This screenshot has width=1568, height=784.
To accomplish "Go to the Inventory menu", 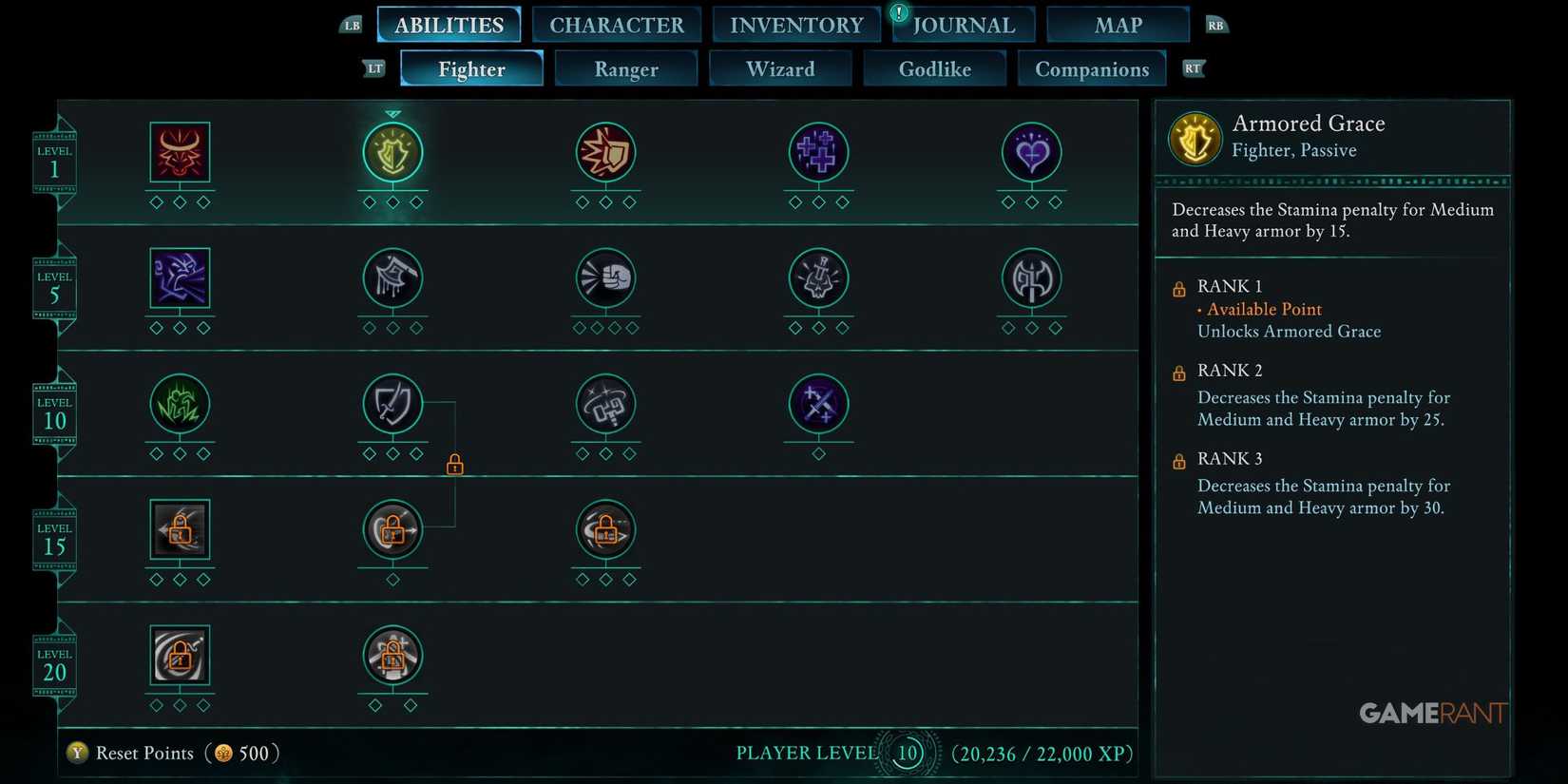I will click(795, 25).
